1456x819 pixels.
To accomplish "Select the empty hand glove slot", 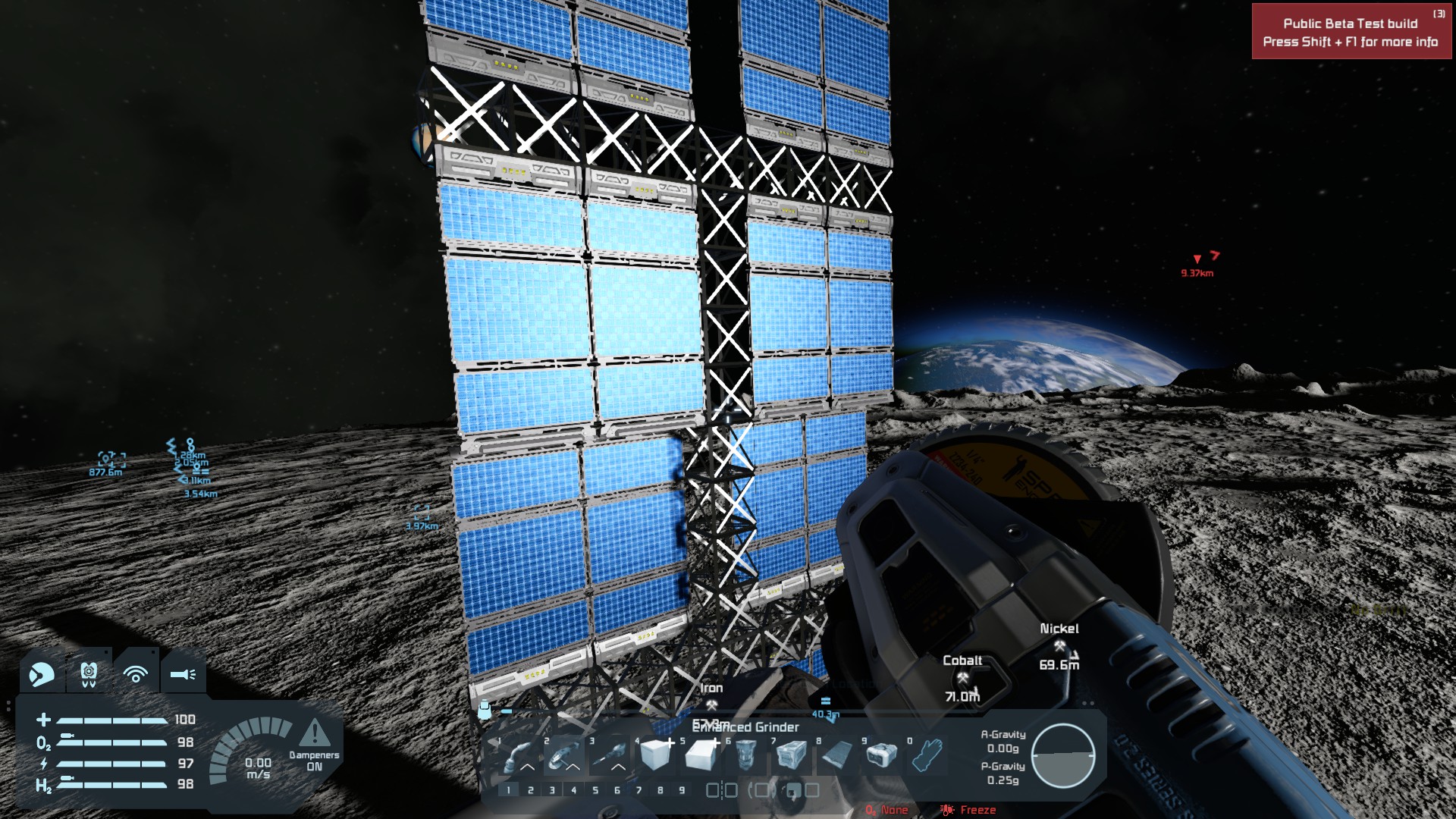I will coord(927,755).
